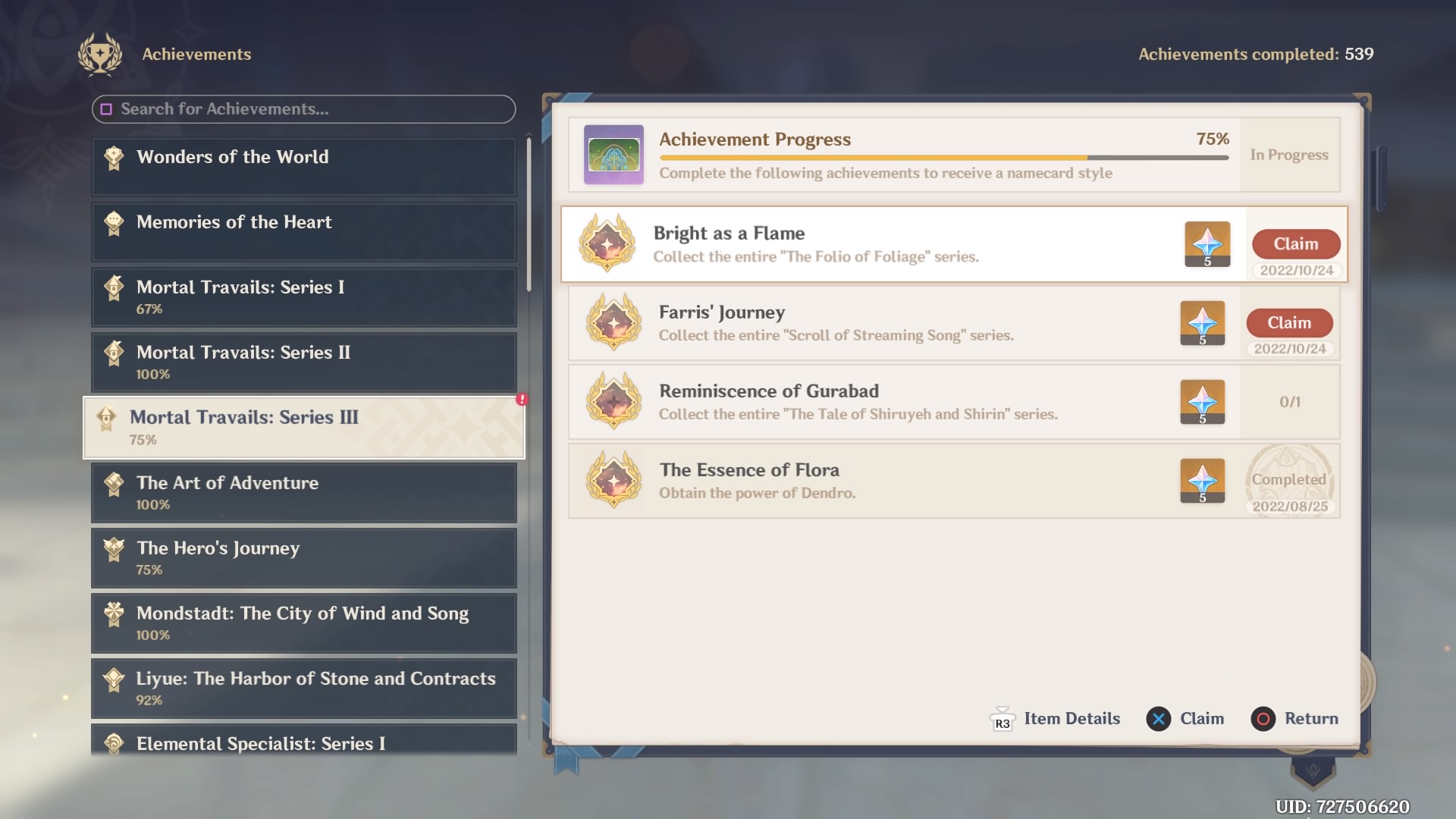Screen dimensions: 1456x819
Task: Claim the Farris' Journey reward
Action: click(x=1289, y=322)
